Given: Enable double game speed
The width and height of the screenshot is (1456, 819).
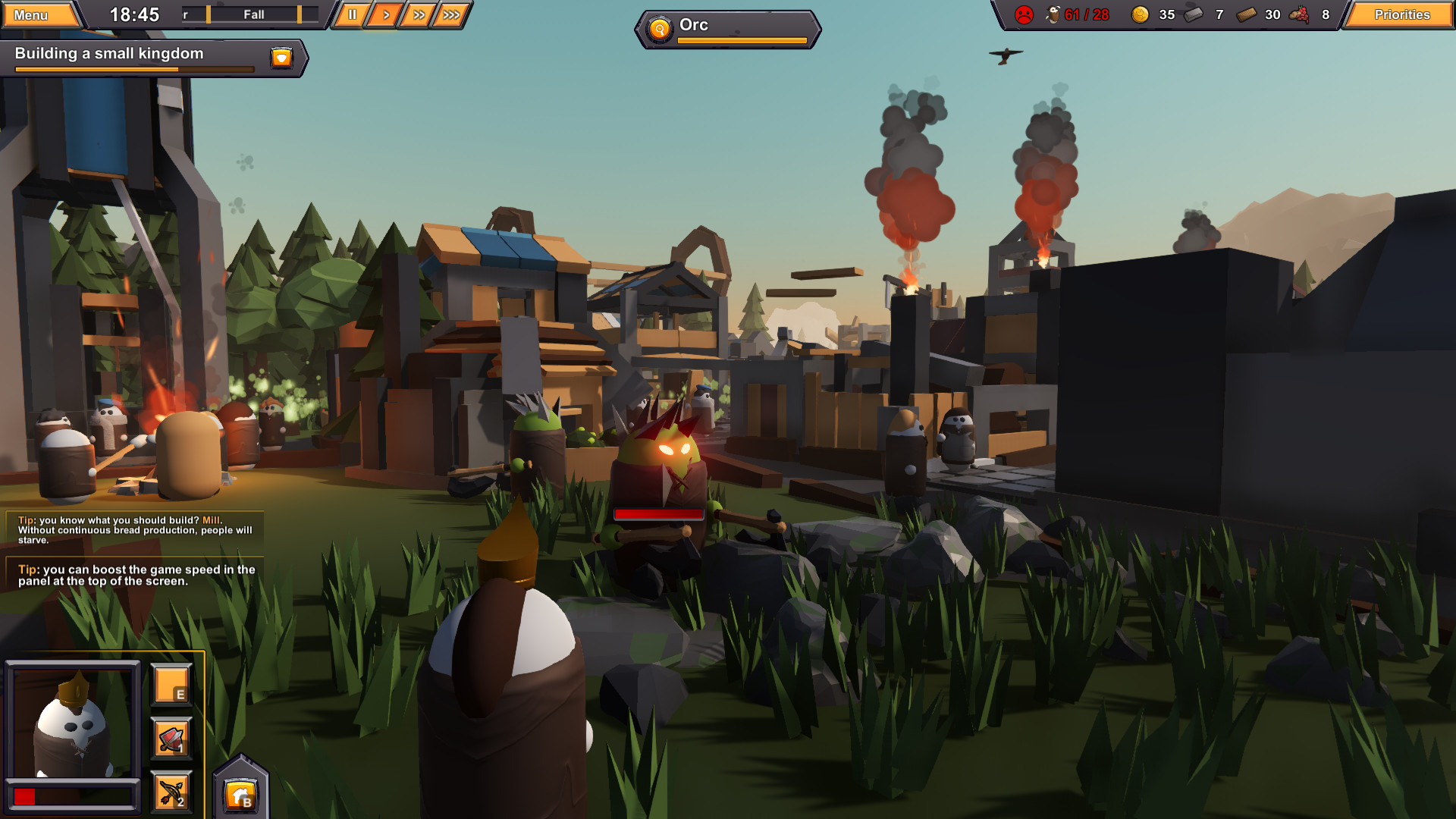Looking at the screenshot, I should 418,14.
